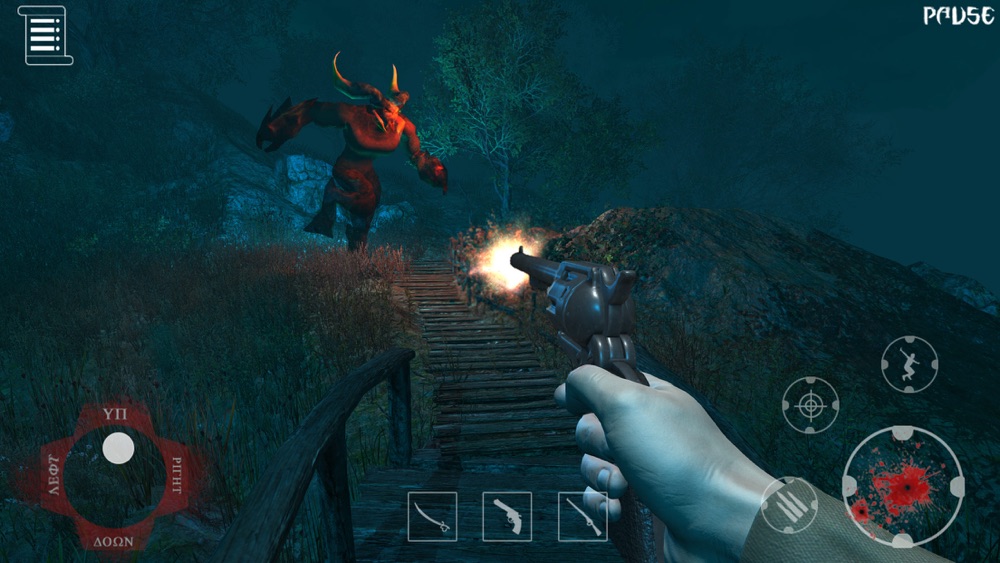Fire with the blood-splatter attack button
The image size is (1000, 563).
(903, 486)
